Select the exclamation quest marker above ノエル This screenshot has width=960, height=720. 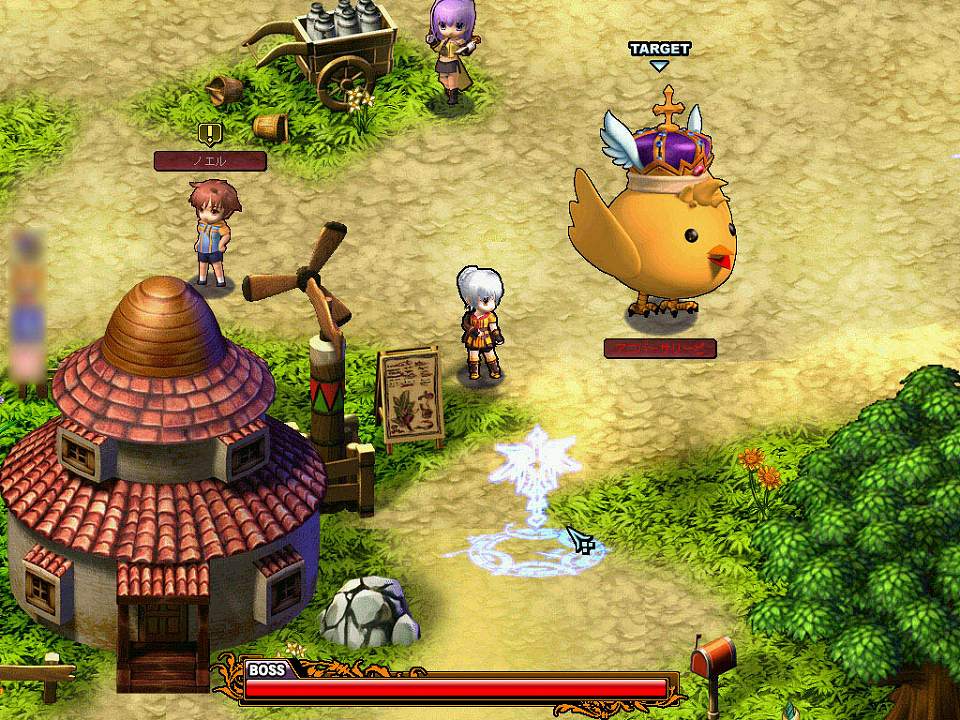pyautogui.click(x=209, y=133)
